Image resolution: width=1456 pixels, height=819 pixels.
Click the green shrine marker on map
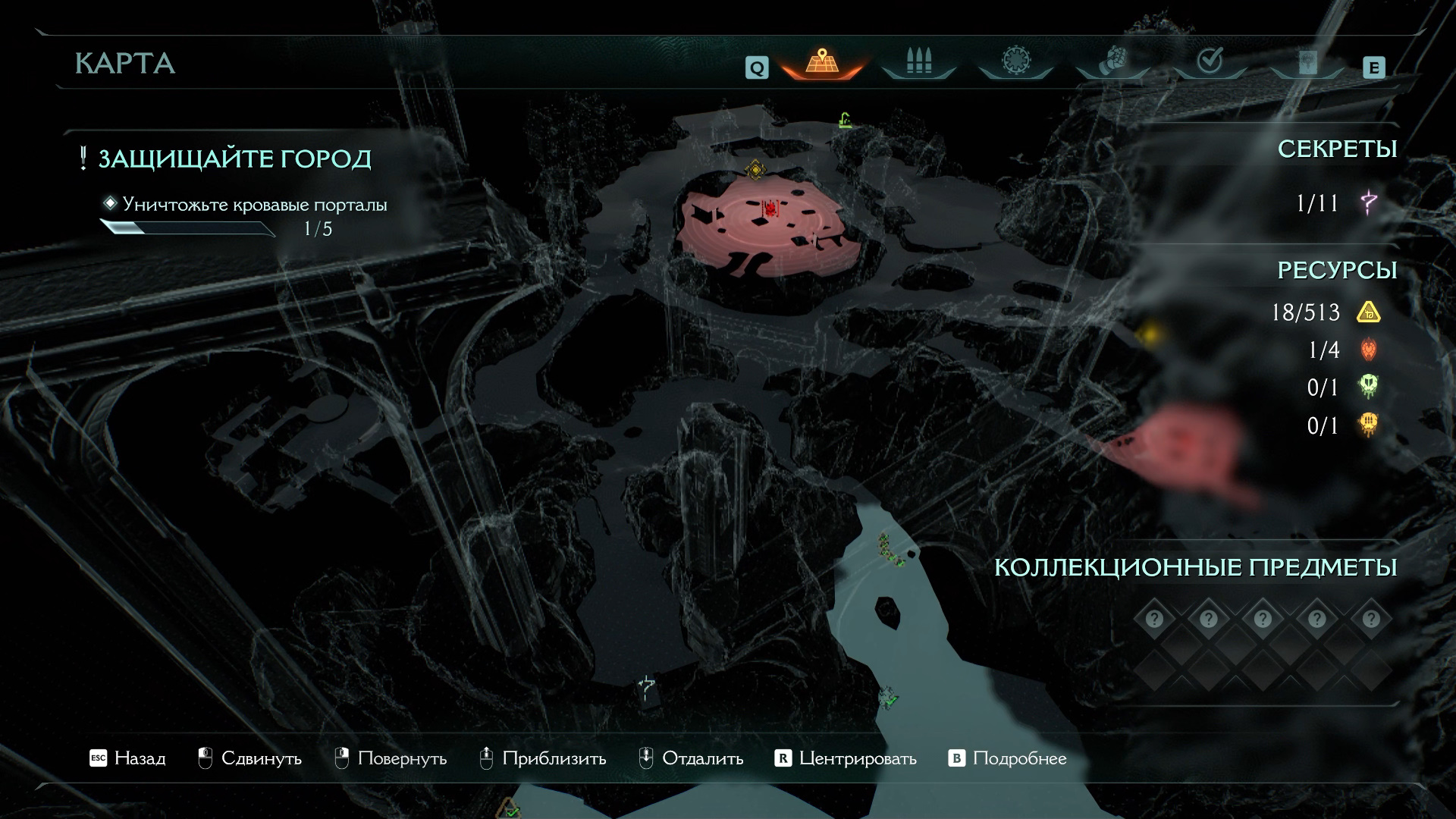(x=845, y=121)
